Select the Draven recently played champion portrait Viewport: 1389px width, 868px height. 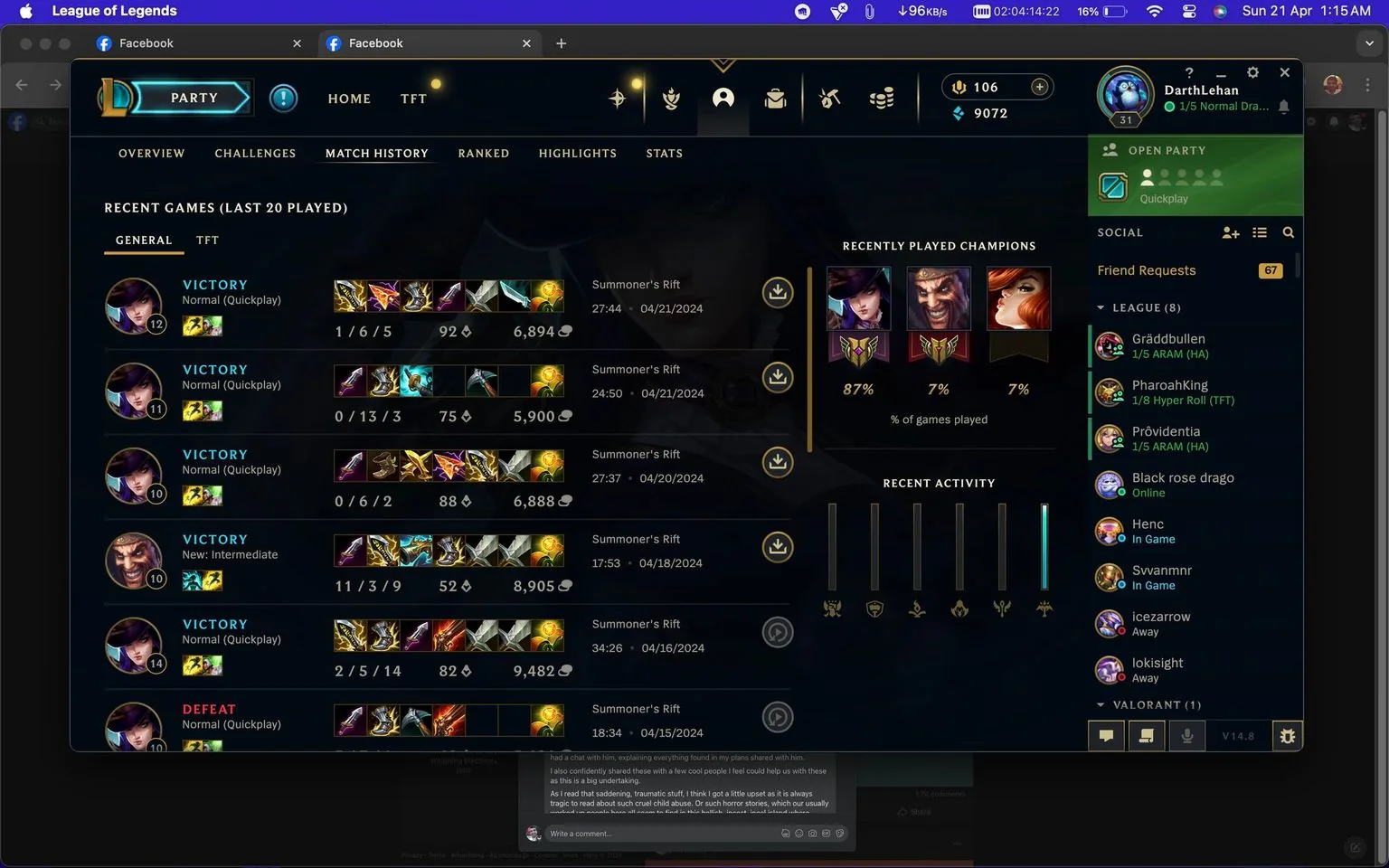click(938, 298)
